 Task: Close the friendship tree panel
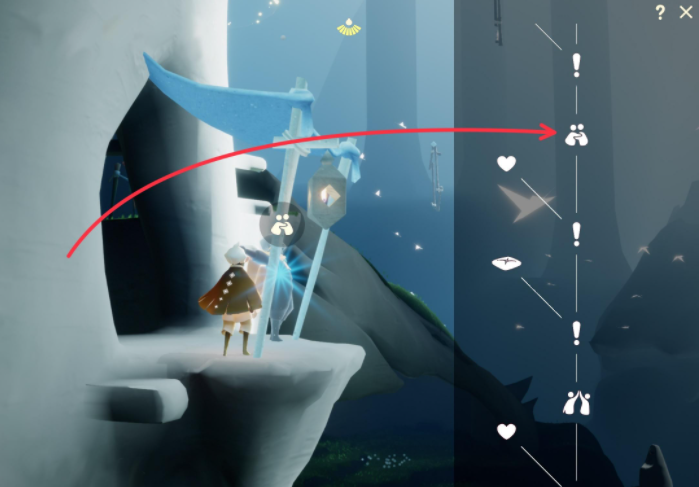click(685, 12)
